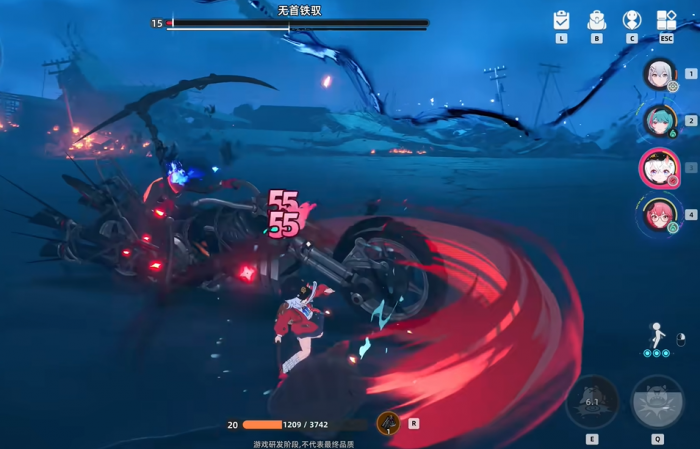This screenshot has height=449, width=700.
Task: Trigger the roaring beast ultimate skill
Action: pos(657,402)
